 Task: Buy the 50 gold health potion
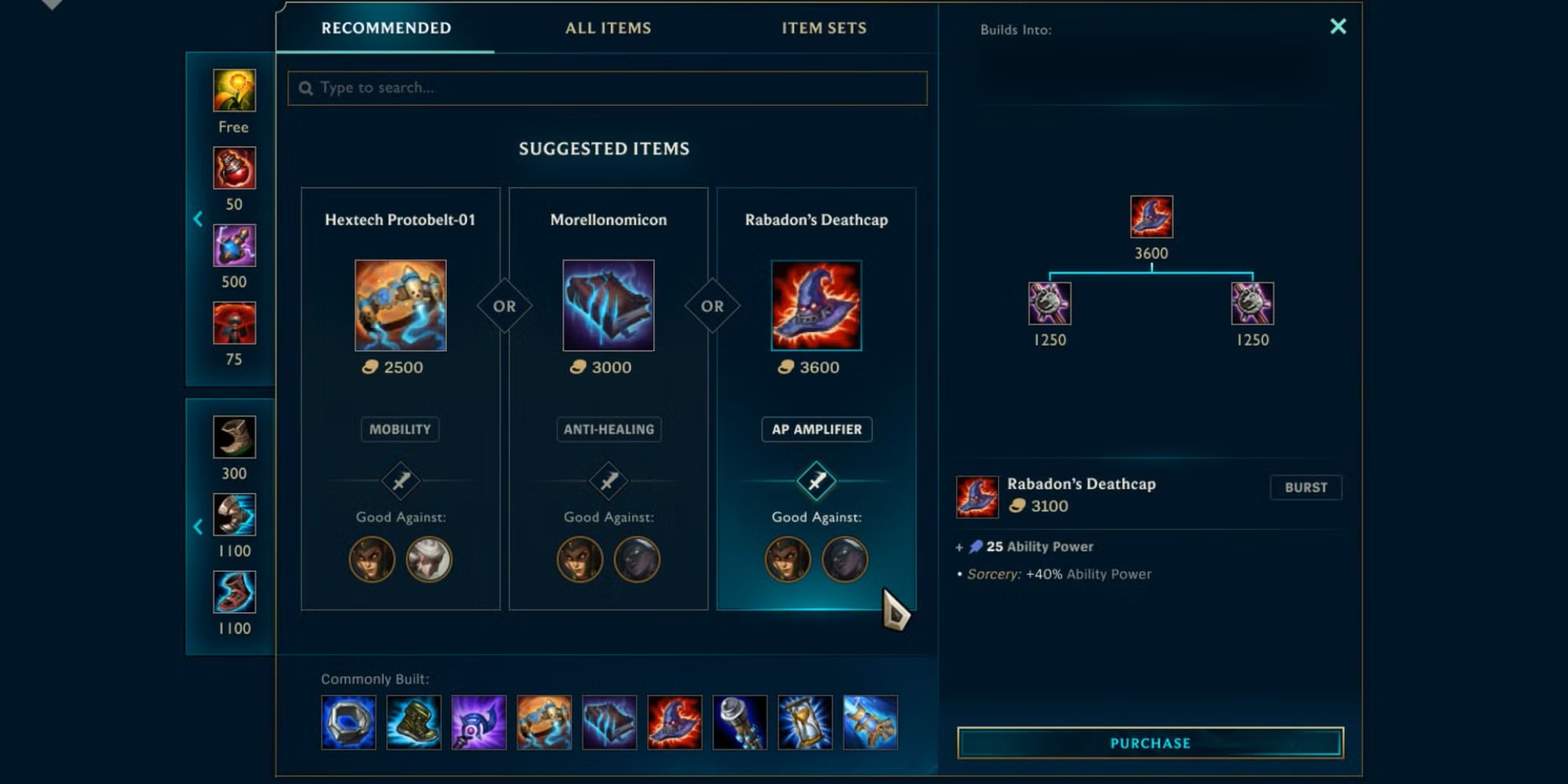click(234, 168)
